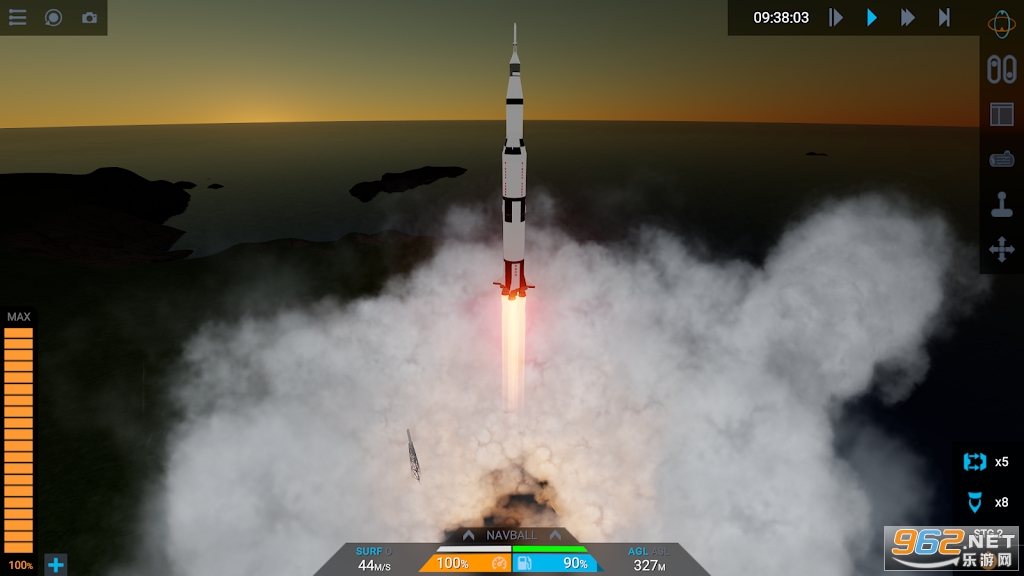Open the panel layout inspector icon
The height and width of the screenshot is (576, 1024).
(x=1001, y=114)
